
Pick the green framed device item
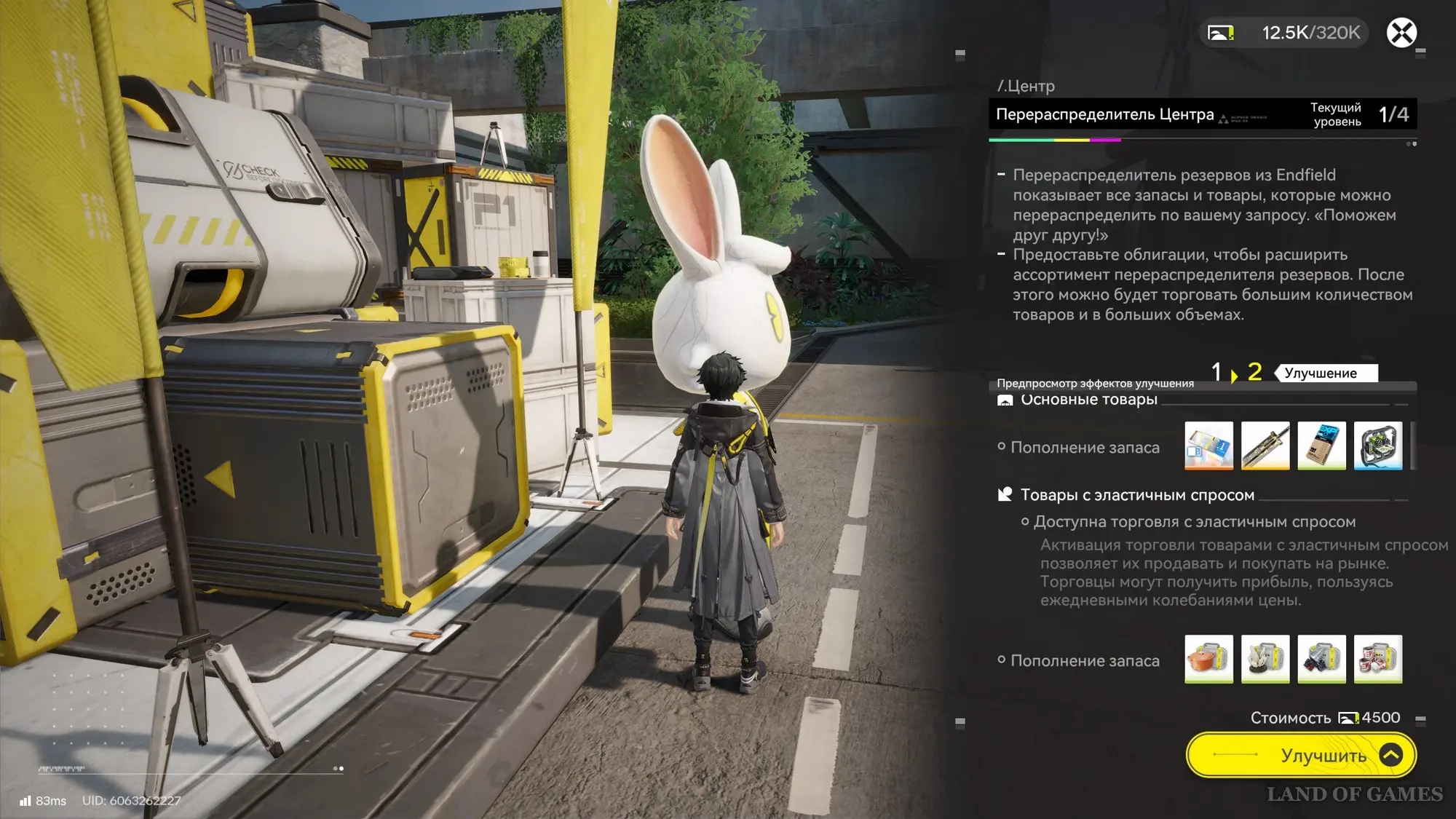point(1378,446)
